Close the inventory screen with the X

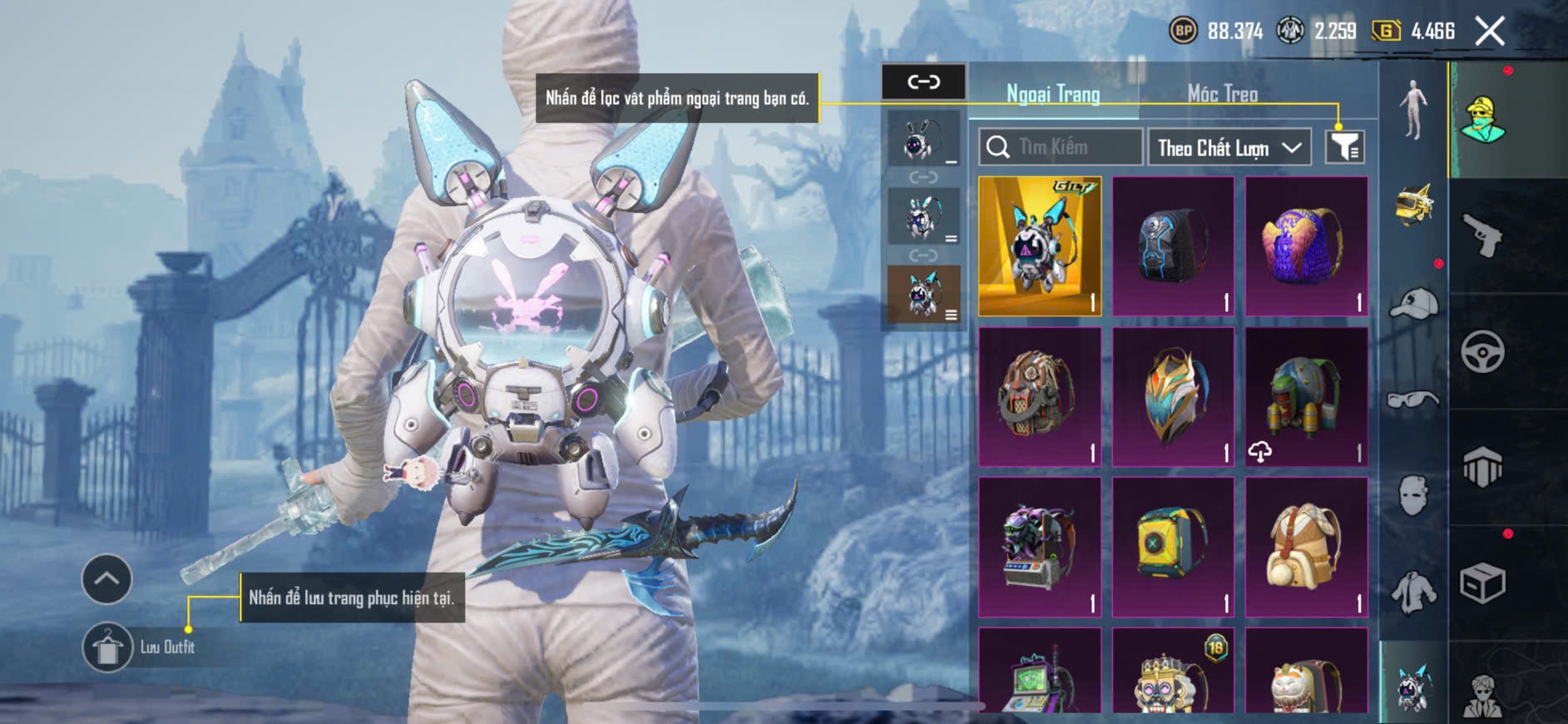pyautogui.click(x=1490, y=32)
